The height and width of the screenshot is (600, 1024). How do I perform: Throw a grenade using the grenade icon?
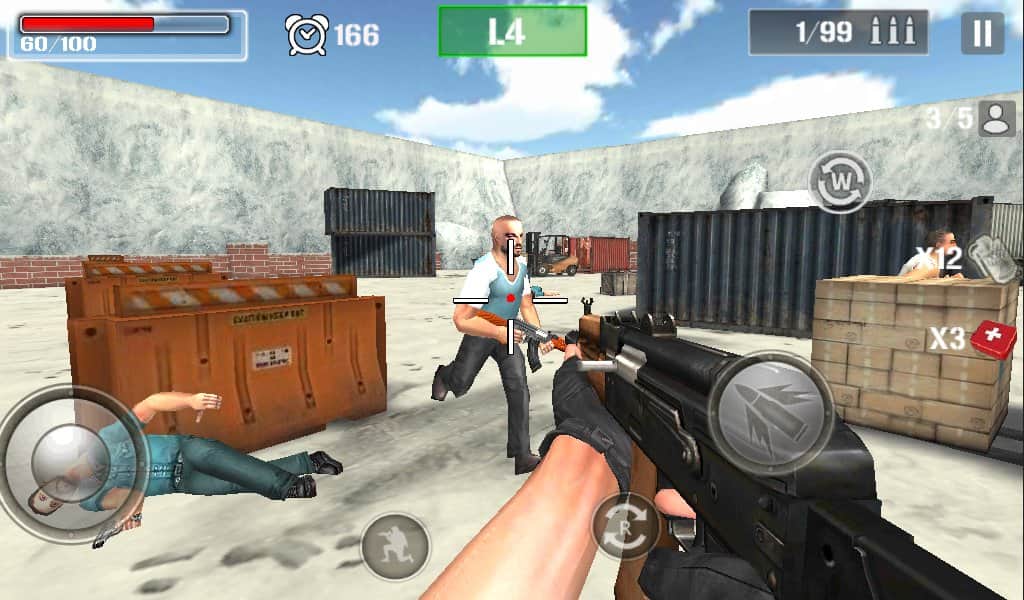coord(991,258)
